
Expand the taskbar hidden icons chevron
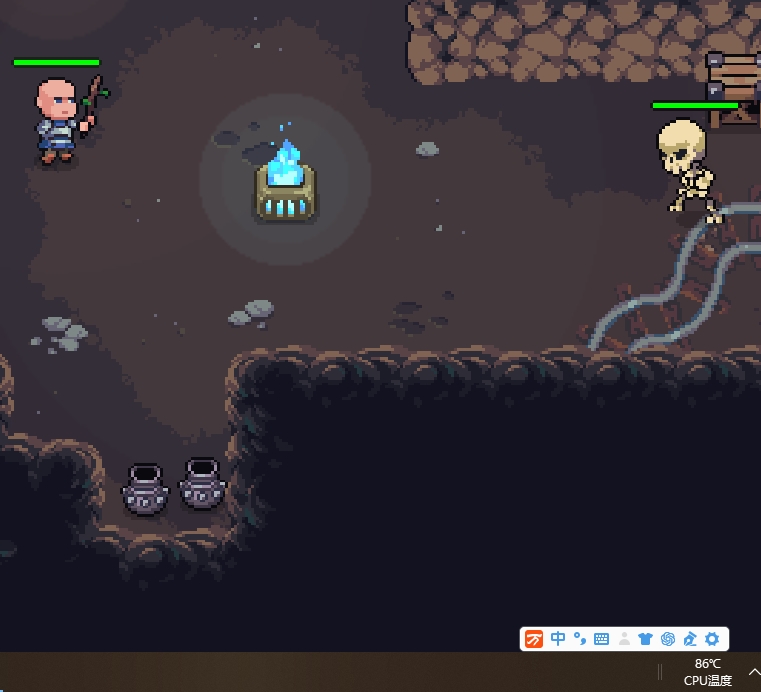tap(754, 672)
